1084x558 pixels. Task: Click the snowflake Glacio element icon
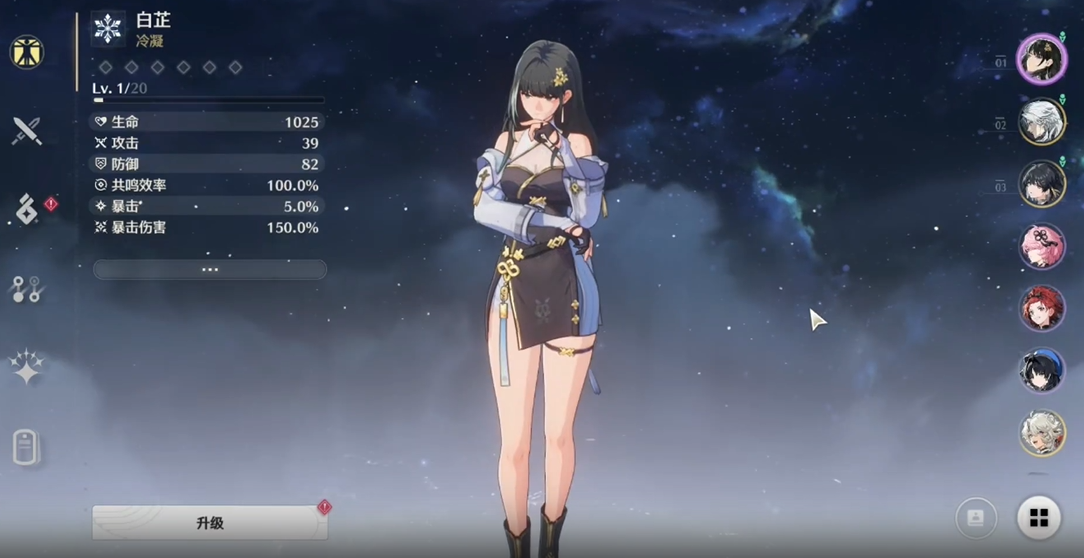[x=108, y=29]
